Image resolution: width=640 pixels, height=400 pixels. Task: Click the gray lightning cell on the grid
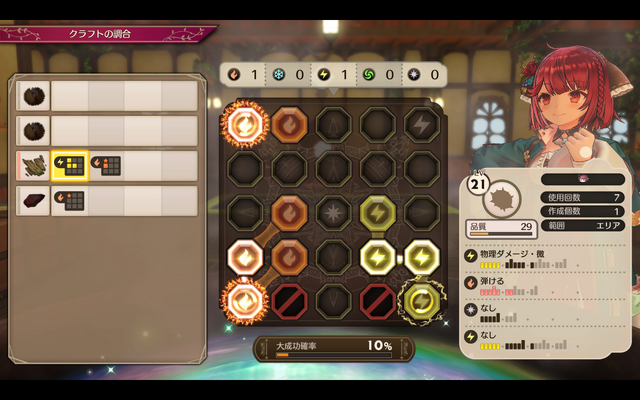click(x=421, y=123)
